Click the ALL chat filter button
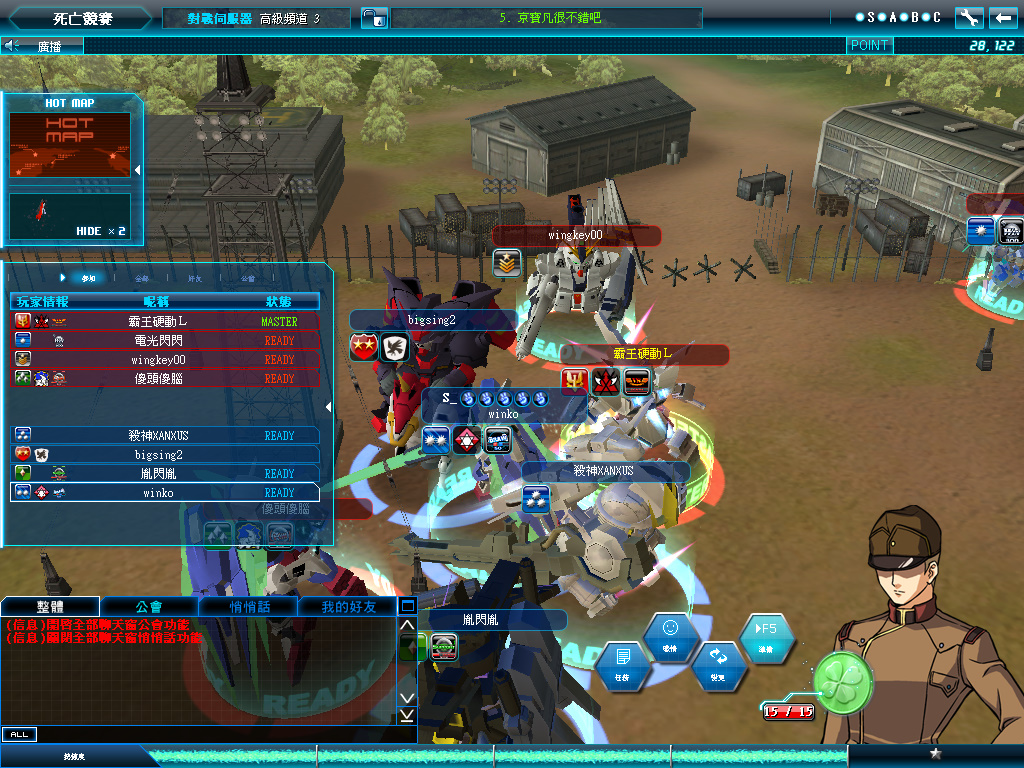The image size is (1024, 768). [18, 735]
